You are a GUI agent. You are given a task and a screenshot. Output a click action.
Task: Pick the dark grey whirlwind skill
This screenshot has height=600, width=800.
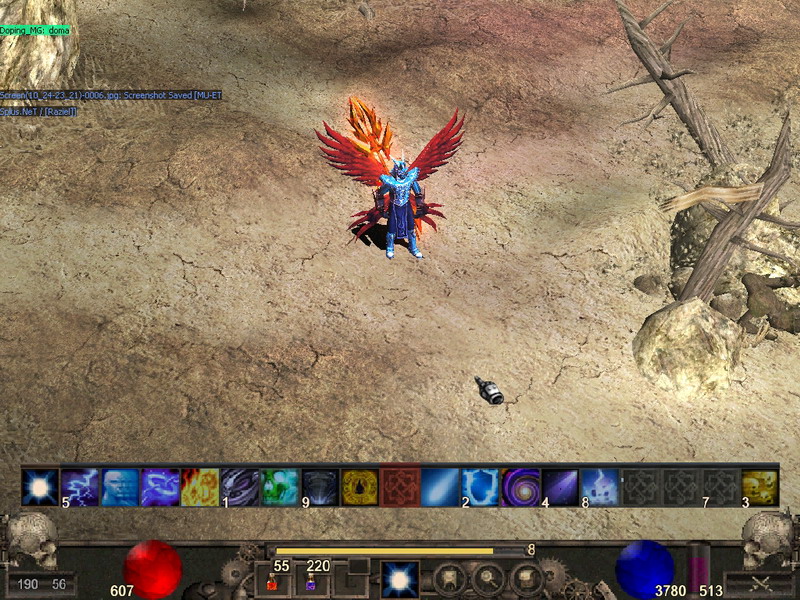coord(320,487)
